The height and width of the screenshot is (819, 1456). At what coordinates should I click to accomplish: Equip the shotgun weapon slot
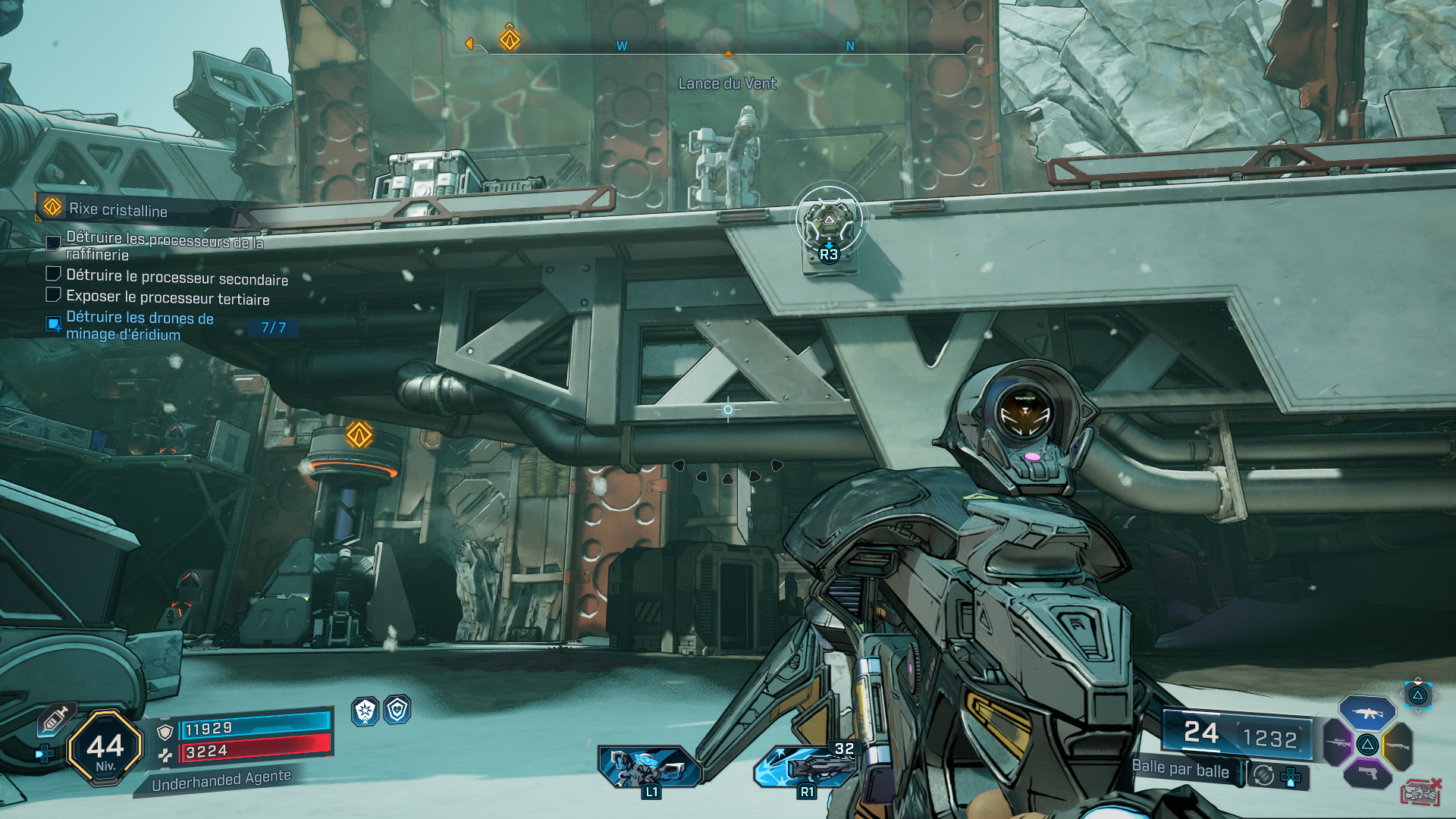point(1398,745)
